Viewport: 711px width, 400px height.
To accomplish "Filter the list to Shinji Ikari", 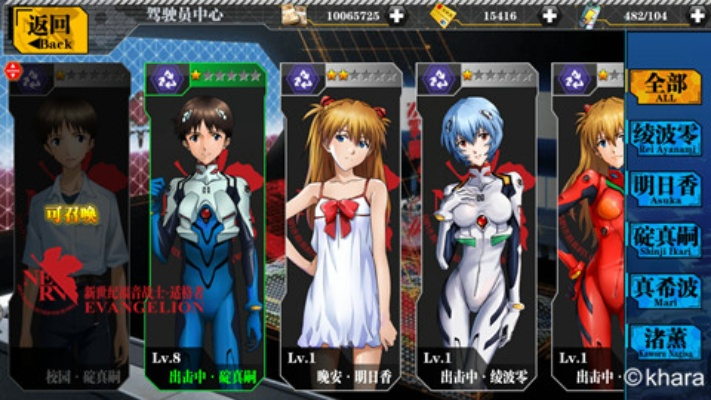I will tap(664, 239).
